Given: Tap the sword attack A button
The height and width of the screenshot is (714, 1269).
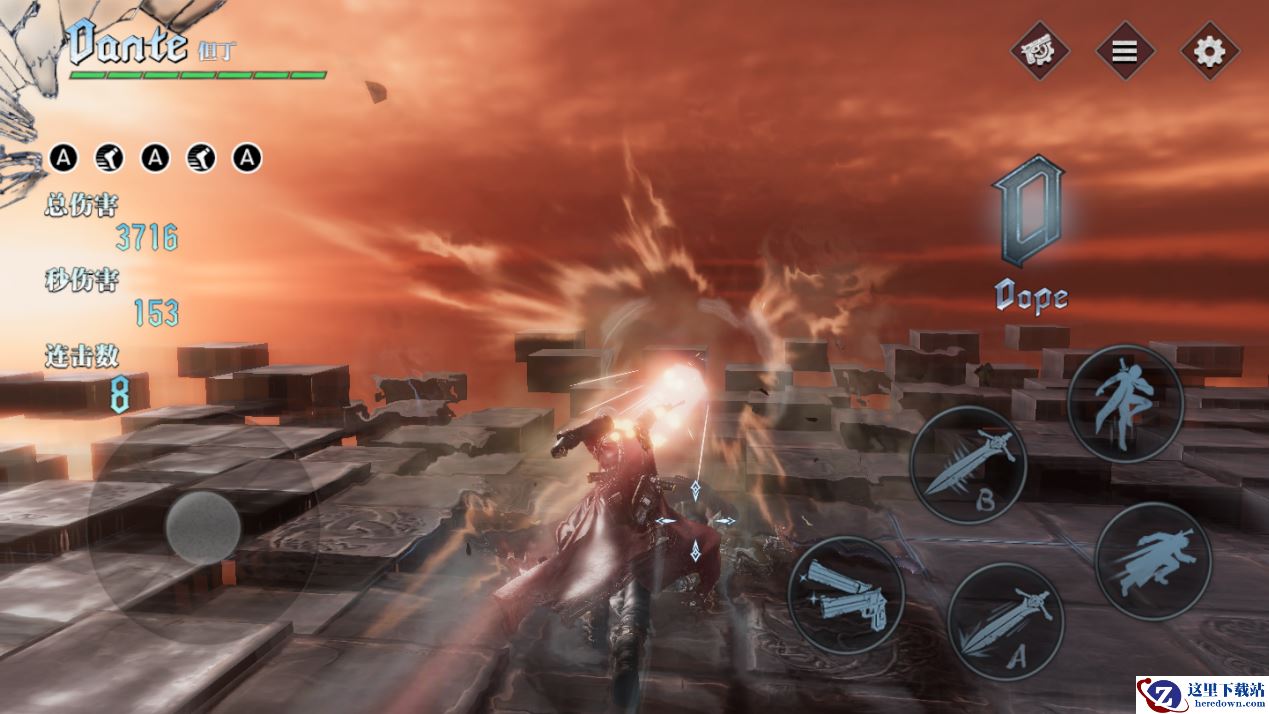Looking at the screenshot, I should click(1005, 621).
